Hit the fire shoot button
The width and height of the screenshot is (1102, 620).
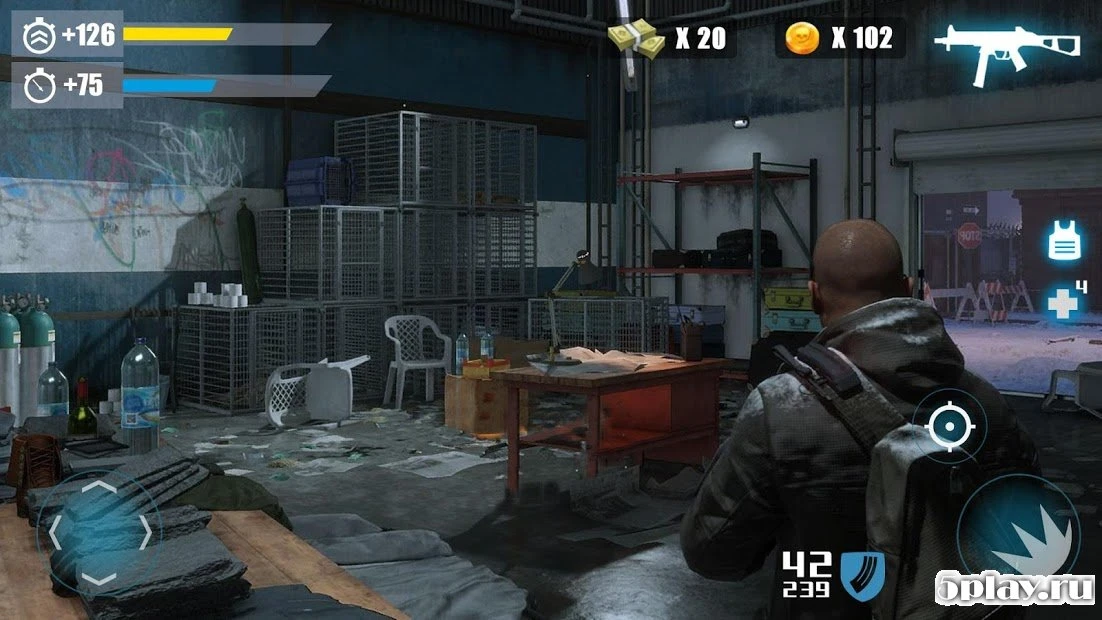(1017, 536)
